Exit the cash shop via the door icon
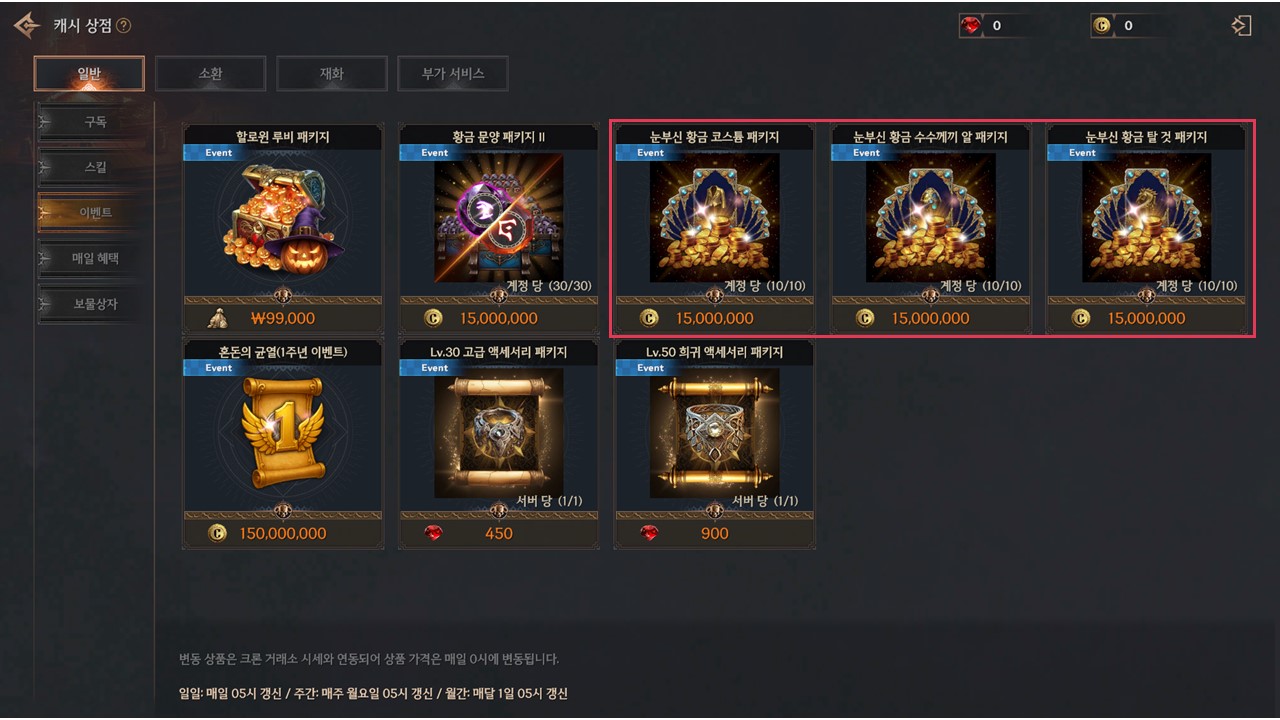This screenshot has width=1280, height=720. pyautogui.click(x=1242, y=26)
